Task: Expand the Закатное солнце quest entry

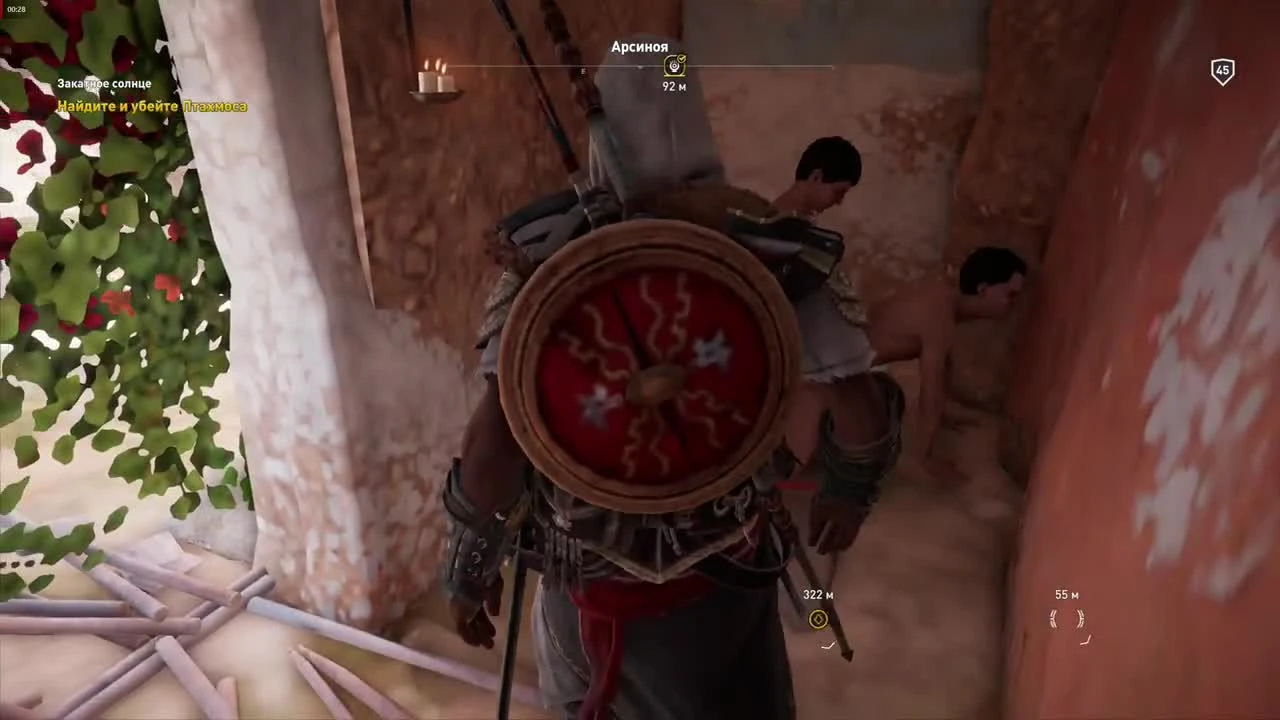Action: [105, 83]
